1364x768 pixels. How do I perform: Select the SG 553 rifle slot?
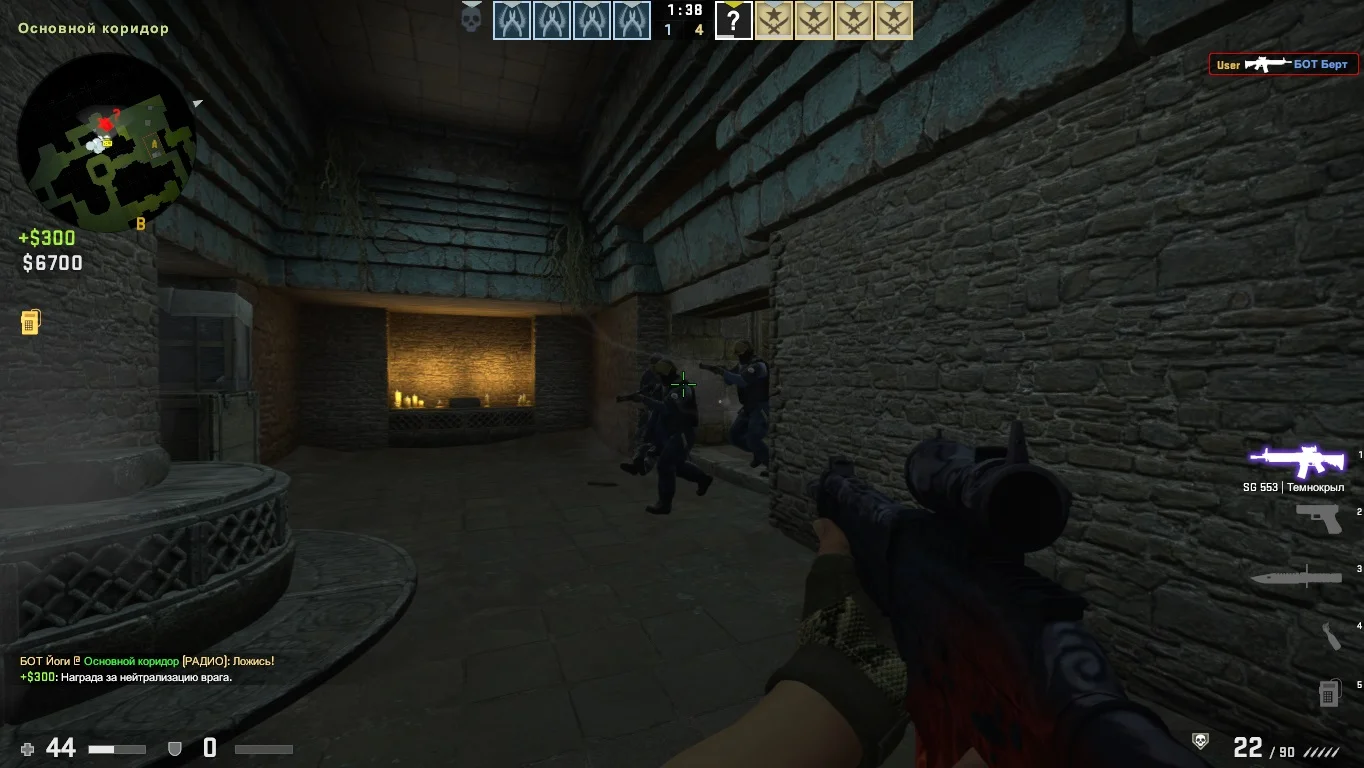(1297, 461)
